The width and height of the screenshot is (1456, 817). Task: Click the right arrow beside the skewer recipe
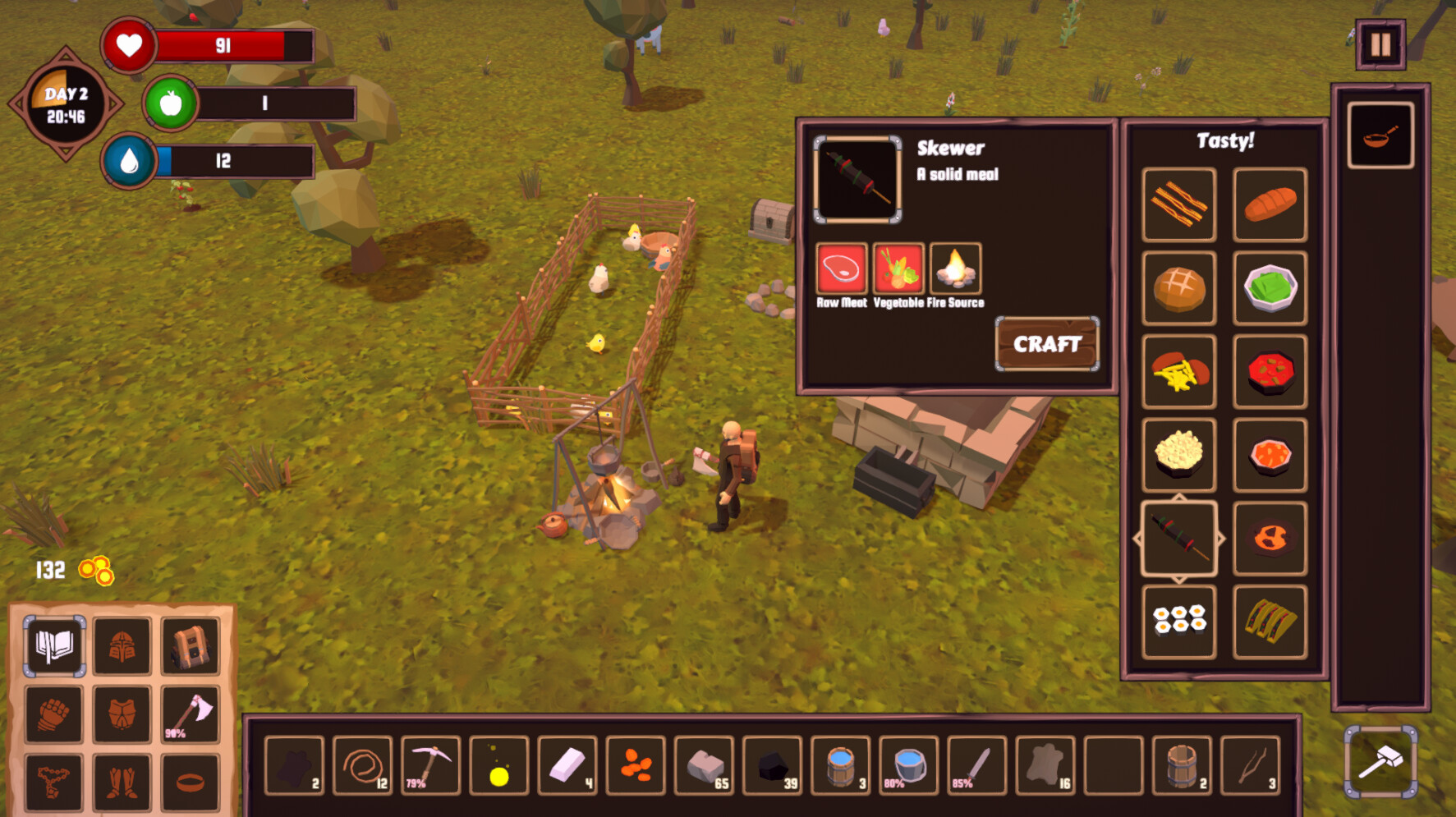[x=1223, y=539]
